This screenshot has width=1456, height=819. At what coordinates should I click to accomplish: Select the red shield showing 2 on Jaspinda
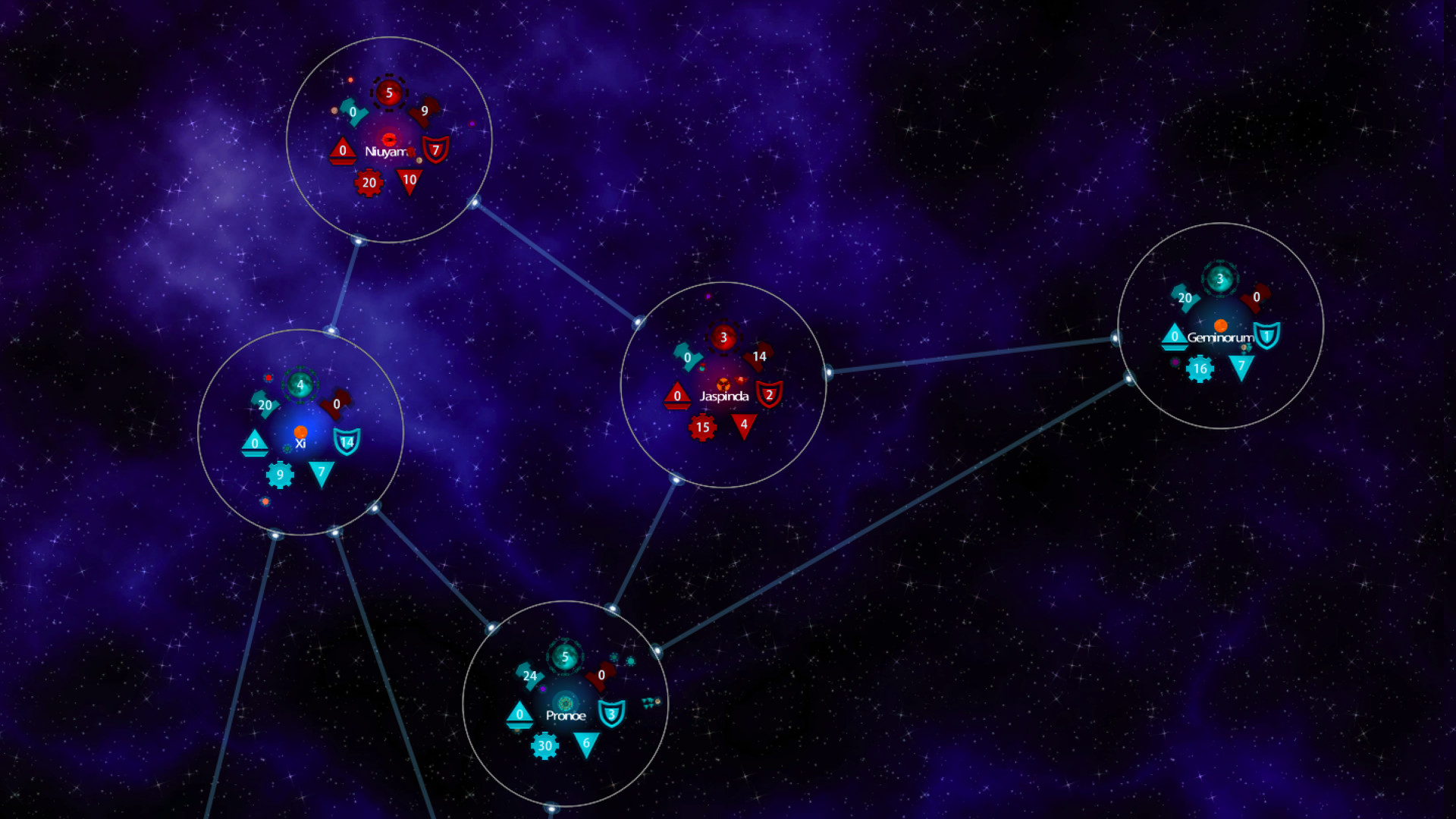(x=769, y=394)
